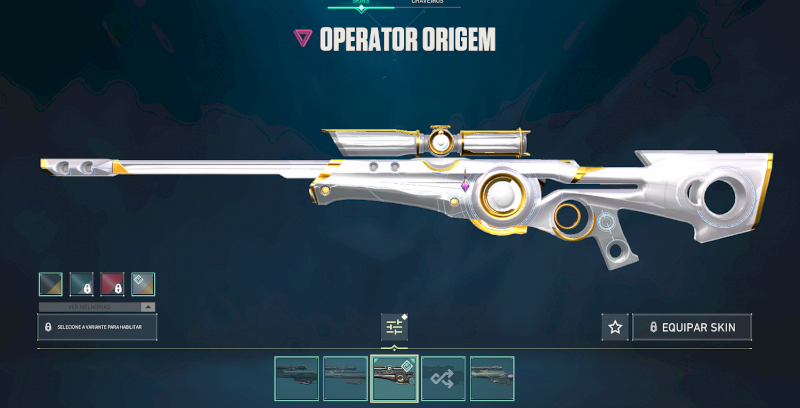
Task: Select the last Operator skin thumbnail
Action: coord(492,378)
